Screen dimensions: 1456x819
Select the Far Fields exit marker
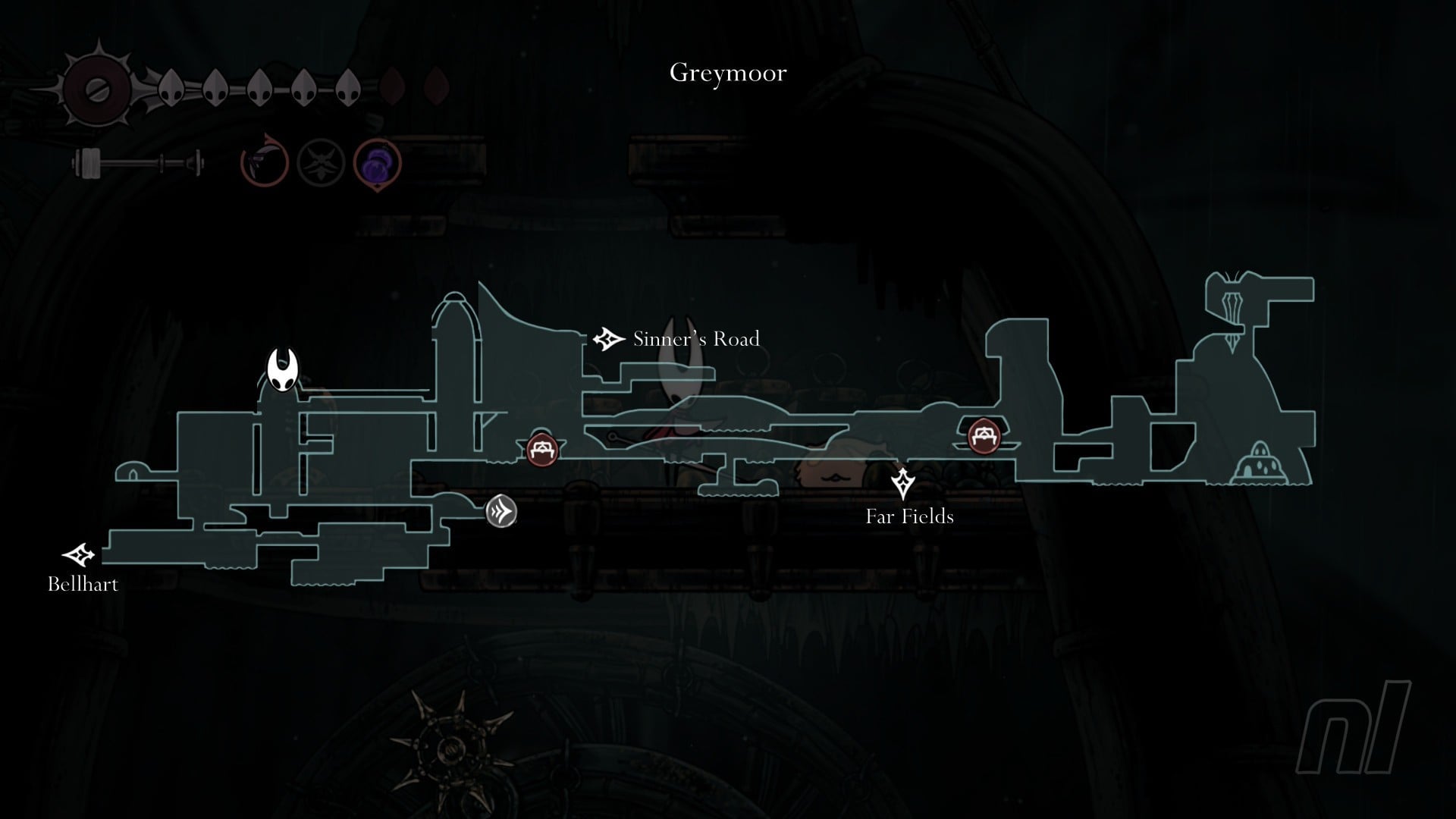tap(903, 482)
